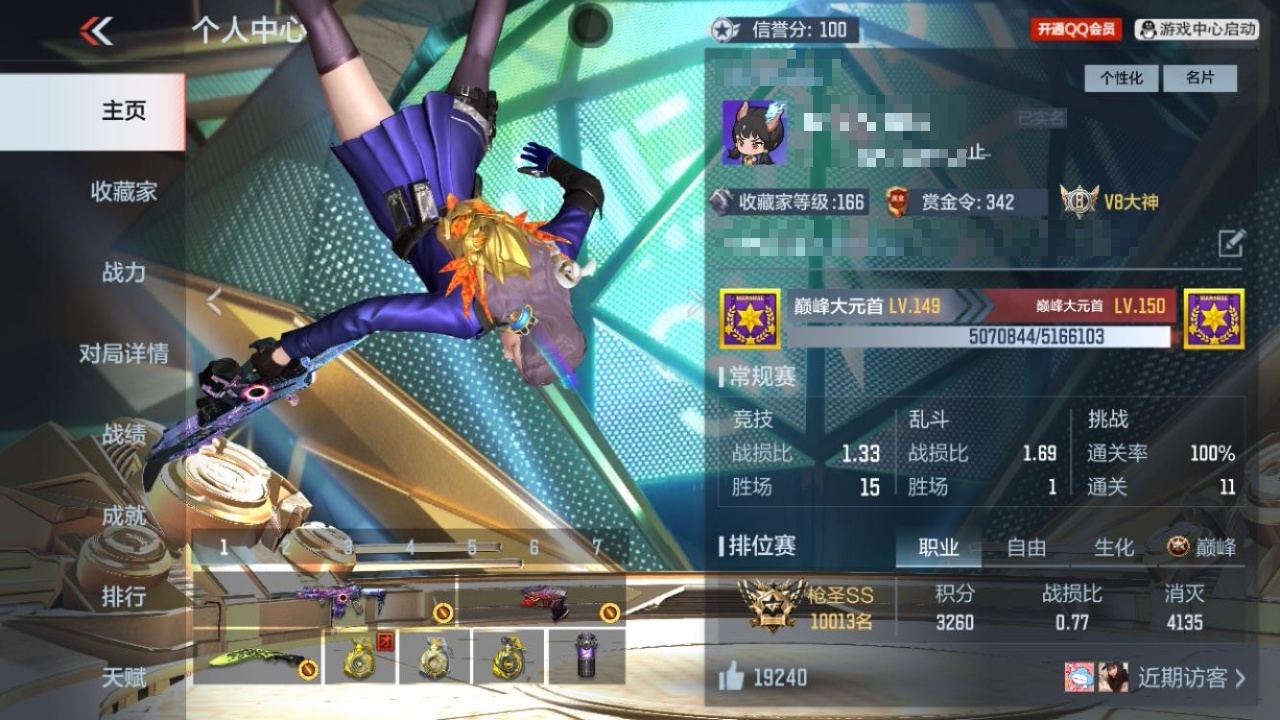Click the 开通QQ会员 button
The width and height of the screenshot is (1280, 720).
pos(1076,30)
